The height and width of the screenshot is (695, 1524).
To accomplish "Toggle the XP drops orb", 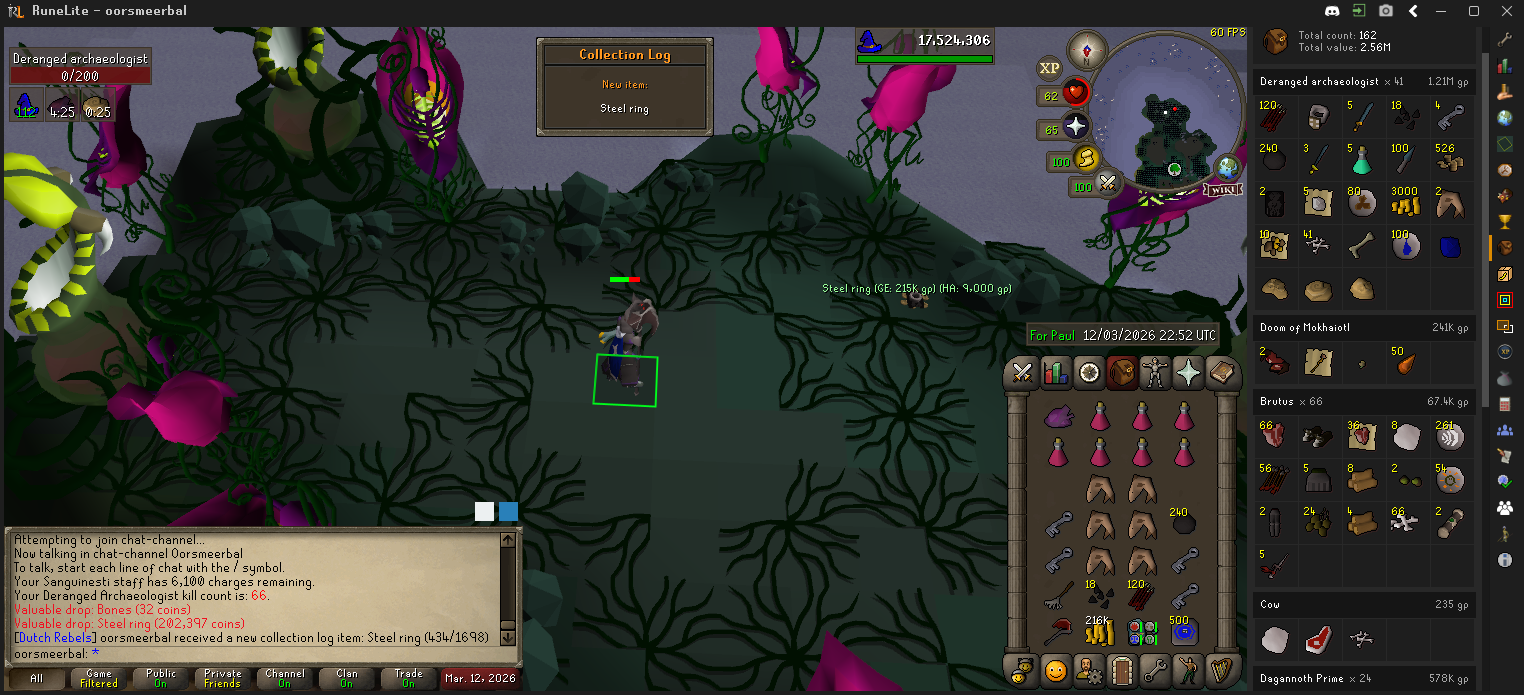I will point(1049,68).
